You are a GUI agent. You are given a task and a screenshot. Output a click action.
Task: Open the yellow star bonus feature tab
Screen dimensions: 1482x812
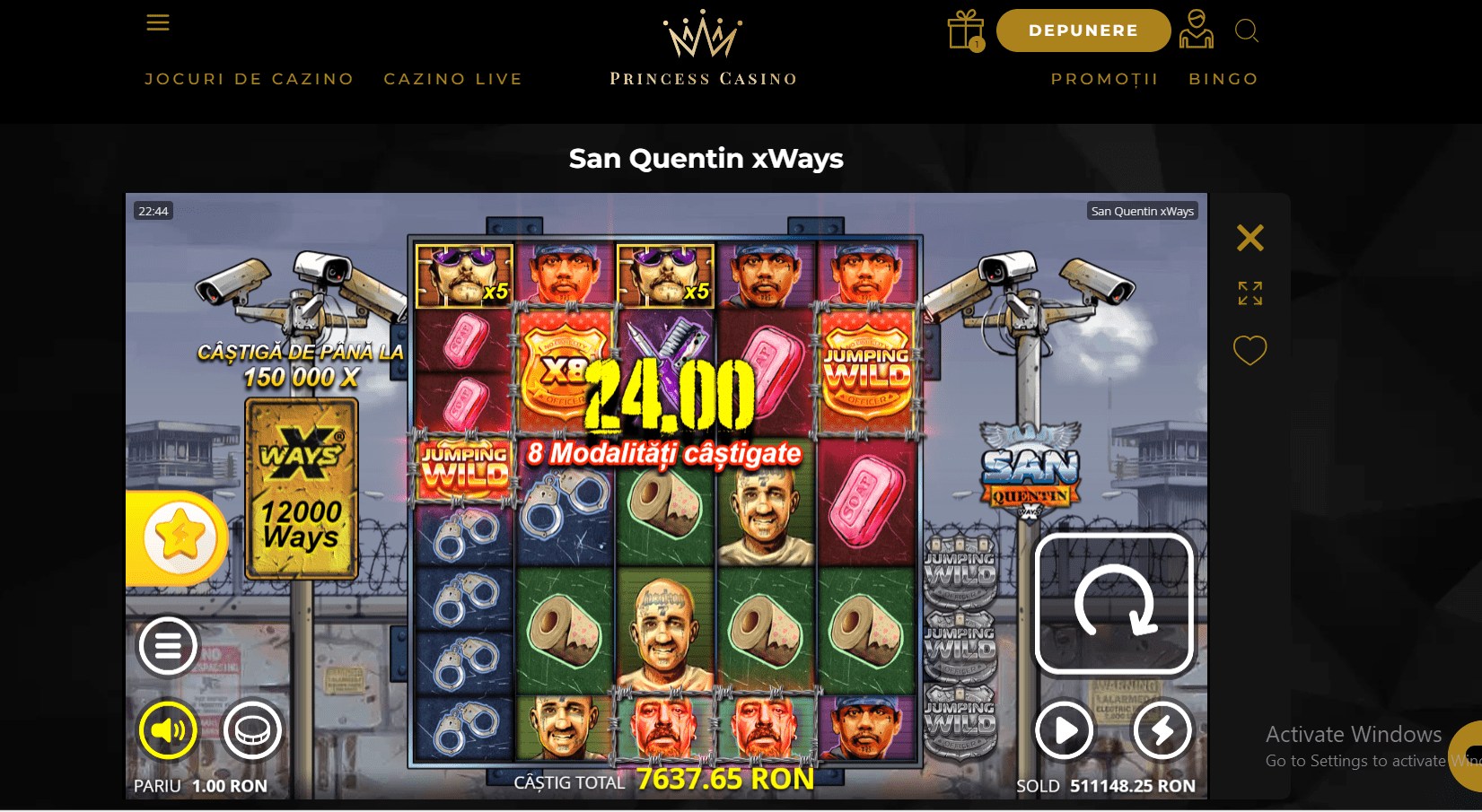coord(179,538)
